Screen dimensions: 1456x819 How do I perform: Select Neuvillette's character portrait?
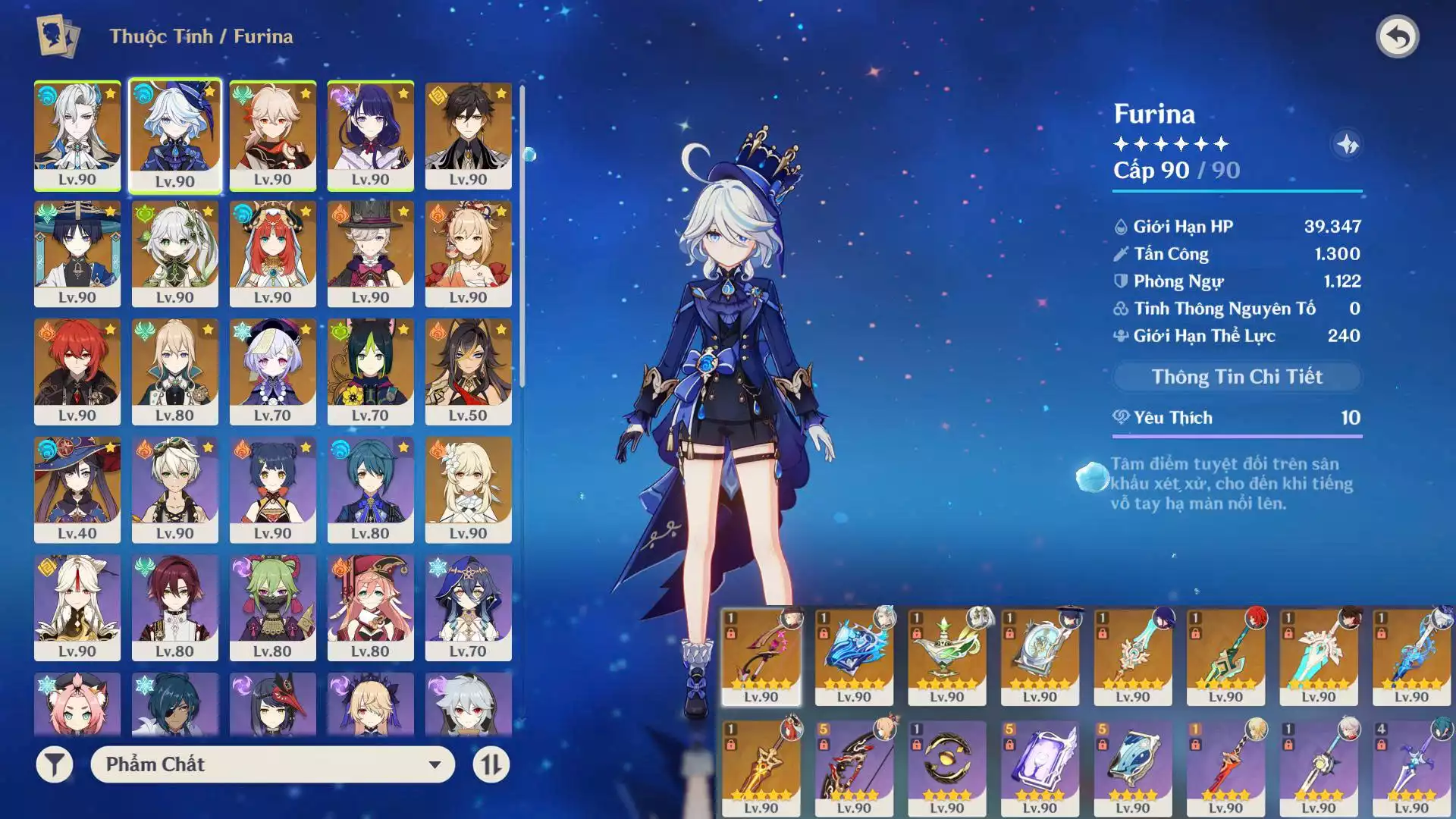click(x=77, y=135)
